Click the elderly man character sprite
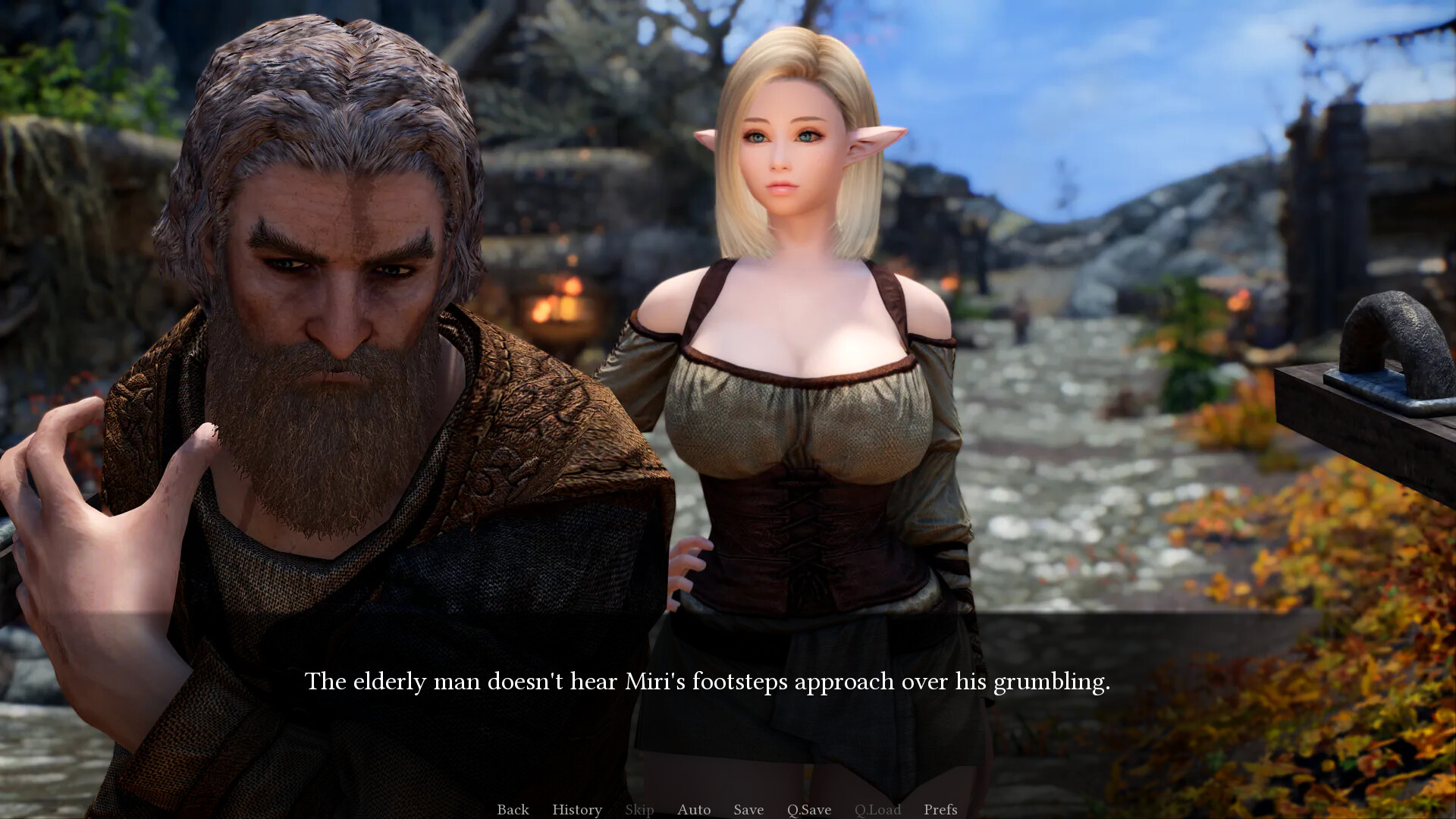Image resolution: width=1456 pixels, height=819 pixels. pyautogui.click(x=326, y=303)
